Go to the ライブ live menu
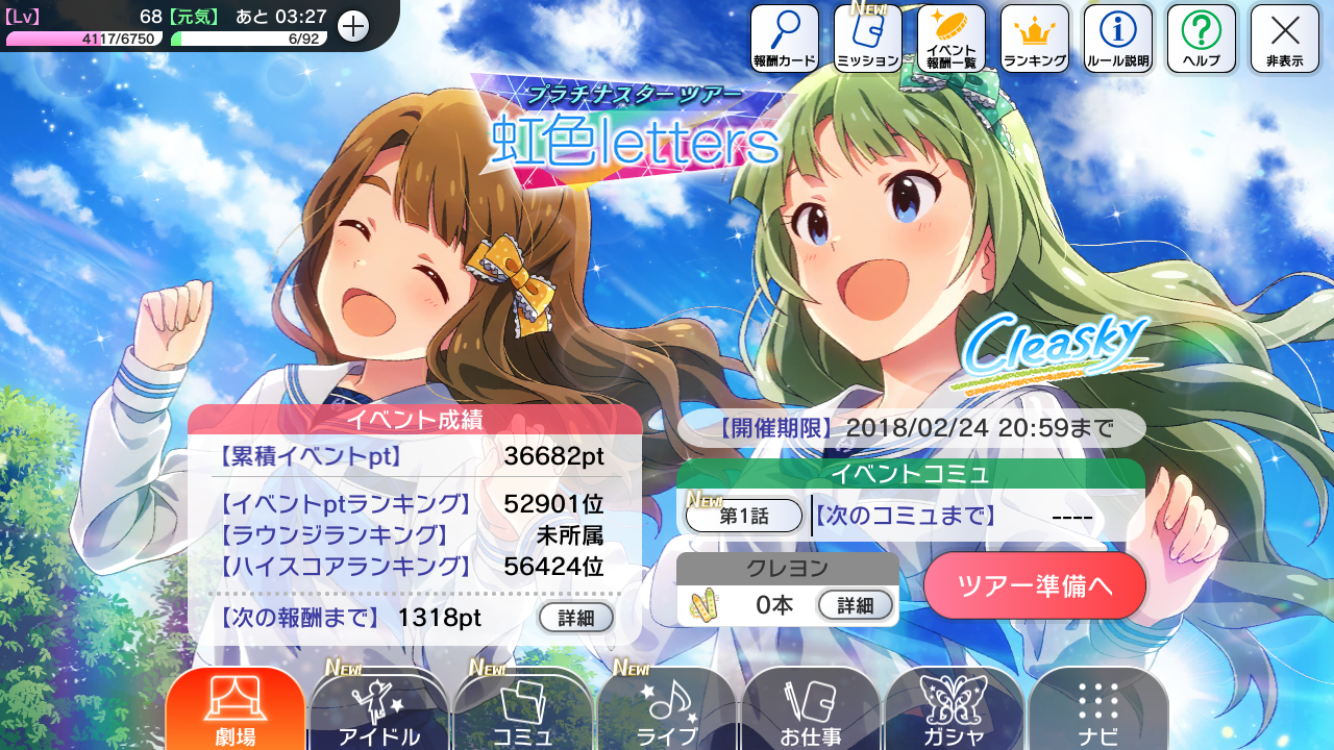1334x750 pixels. click(x=667, y=710)
